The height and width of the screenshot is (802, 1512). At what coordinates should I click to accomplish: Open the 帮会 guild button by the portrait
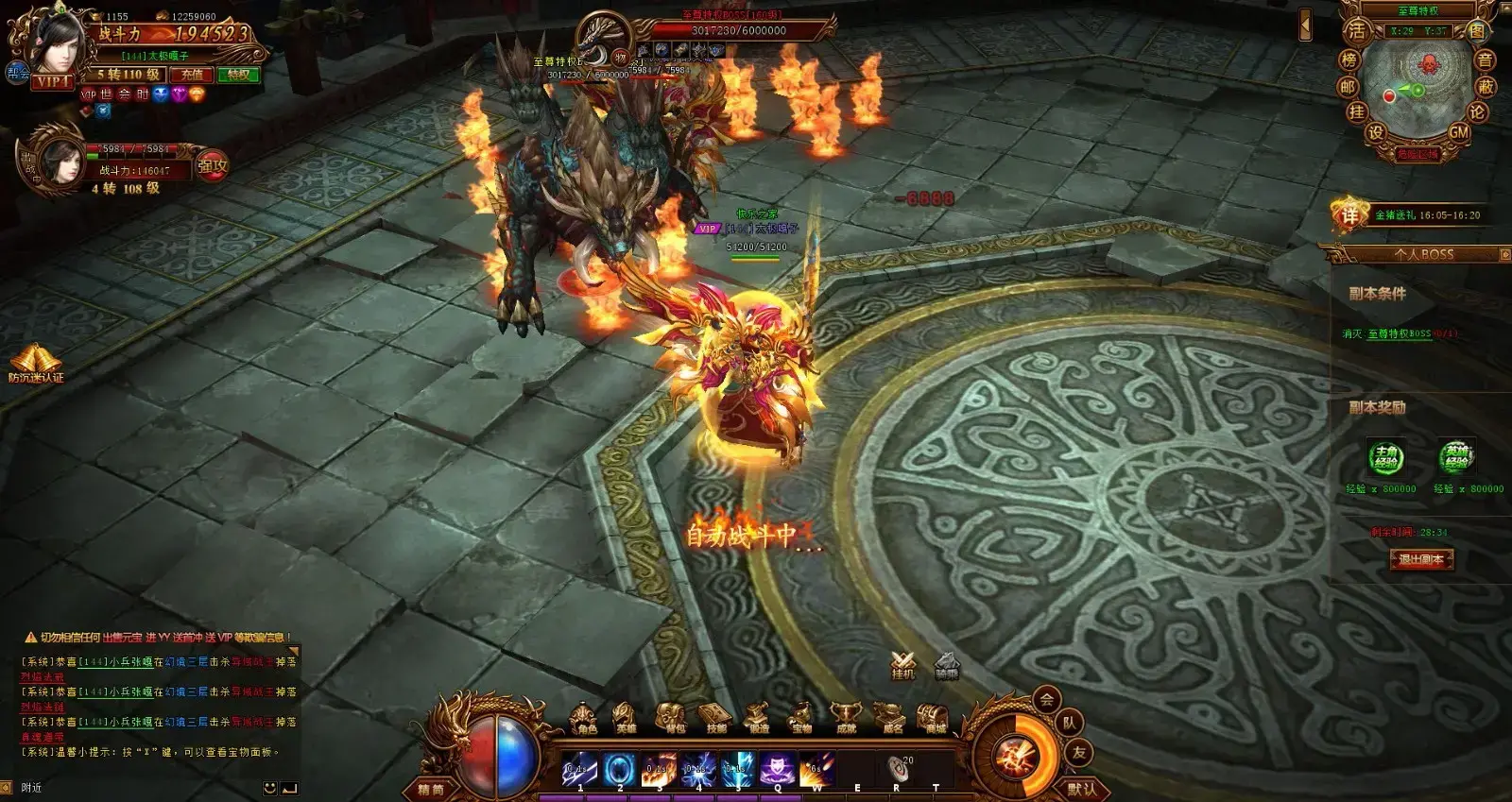[x=18, y=72]
